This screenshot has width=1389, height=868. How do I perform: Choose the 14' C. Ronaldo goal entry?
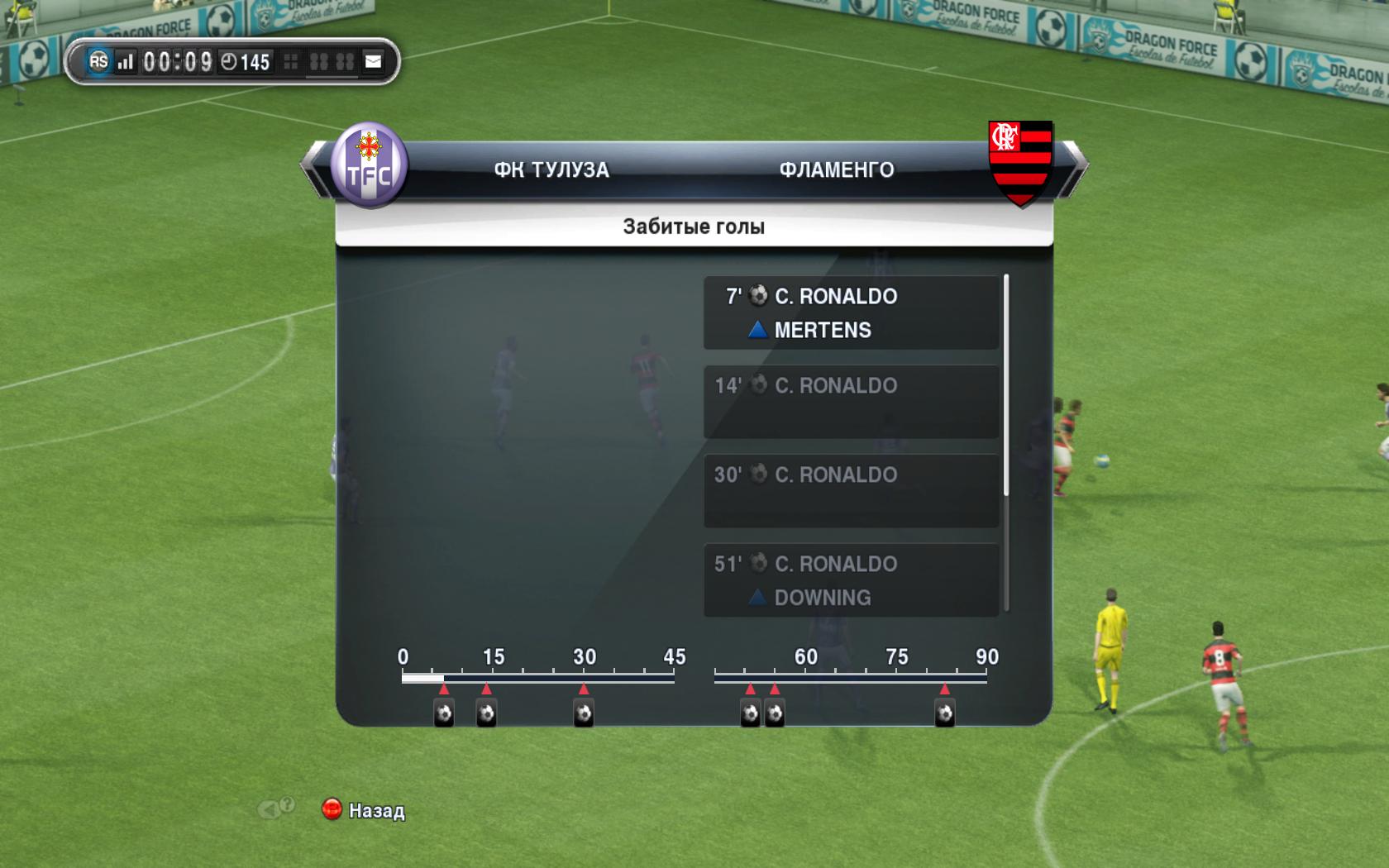[851, 402]
